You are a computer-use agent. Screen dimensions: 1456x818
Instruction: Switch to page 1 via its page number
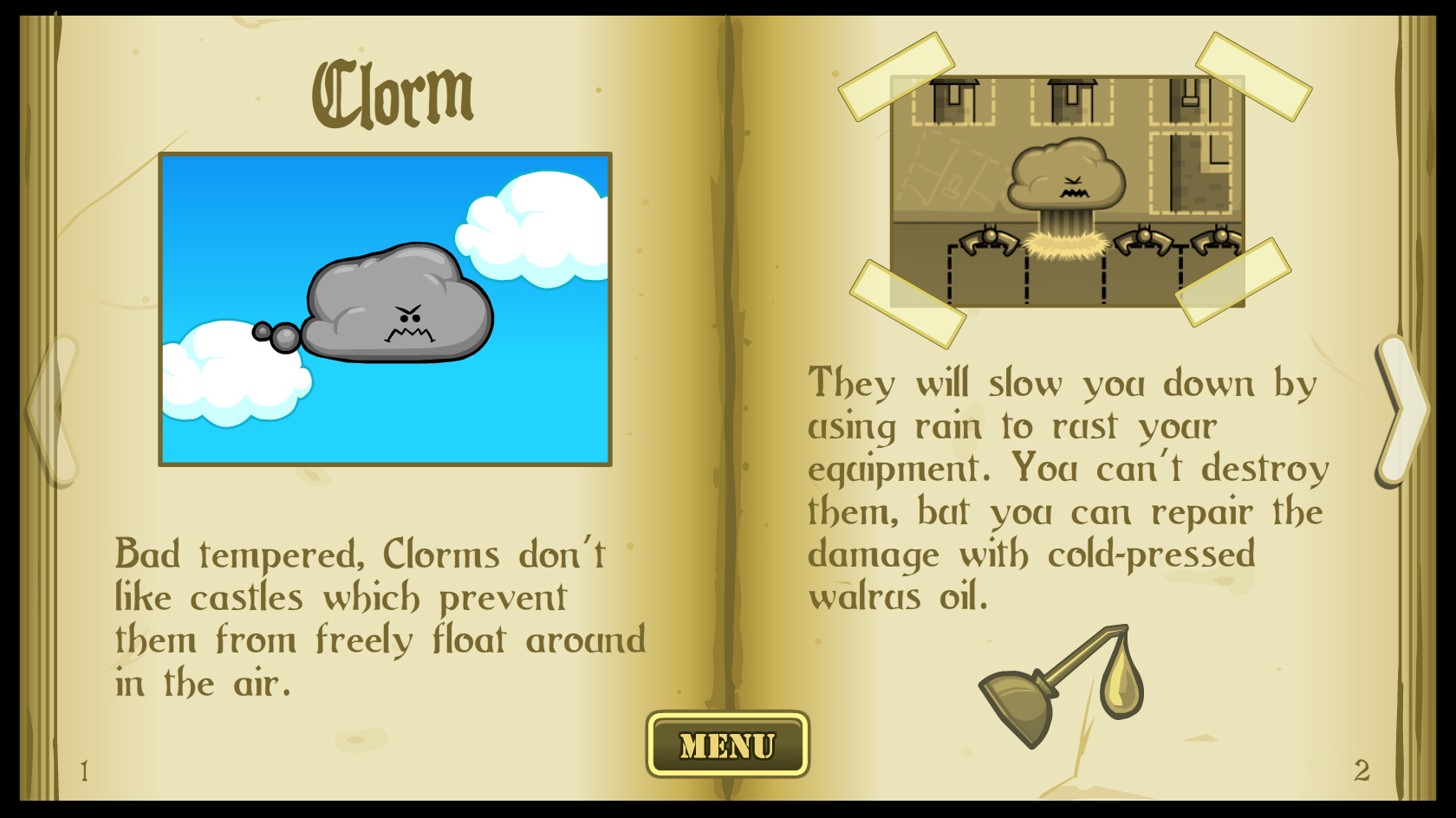point(84,769)
